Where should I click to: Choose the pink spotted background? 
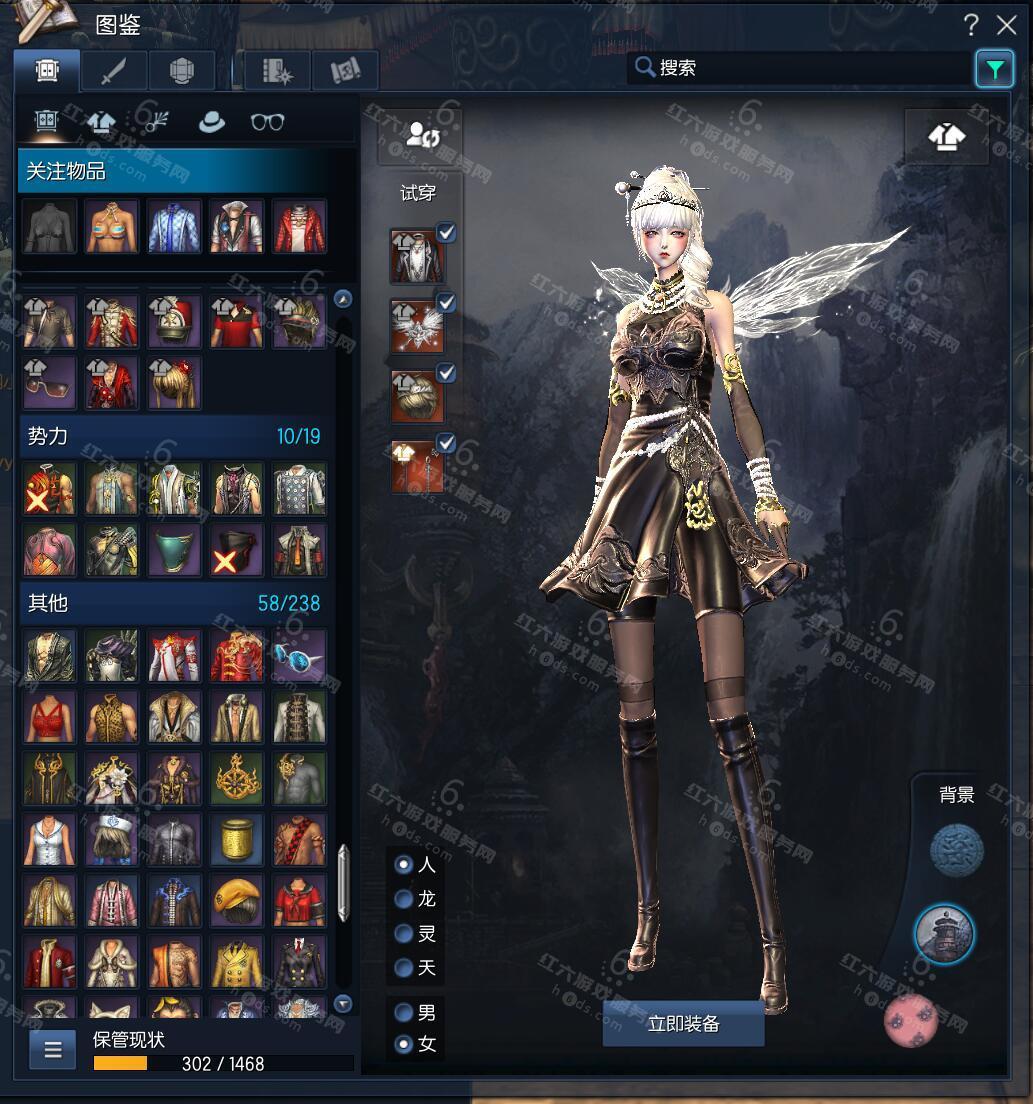click(912, 1018)
